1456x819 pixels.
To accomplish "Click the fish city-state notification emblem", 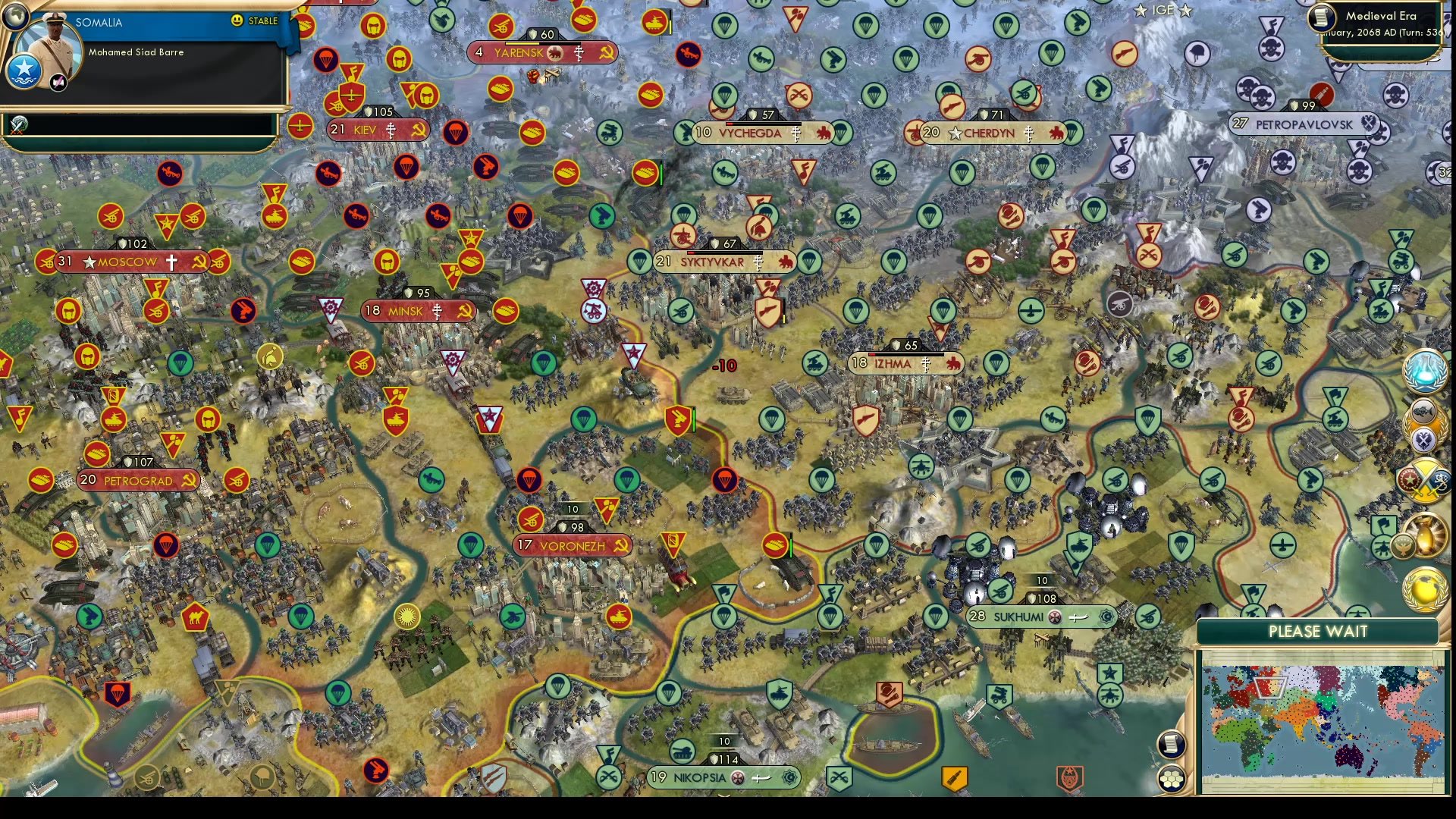I will pyautogui.click(x=1423, y=411).
